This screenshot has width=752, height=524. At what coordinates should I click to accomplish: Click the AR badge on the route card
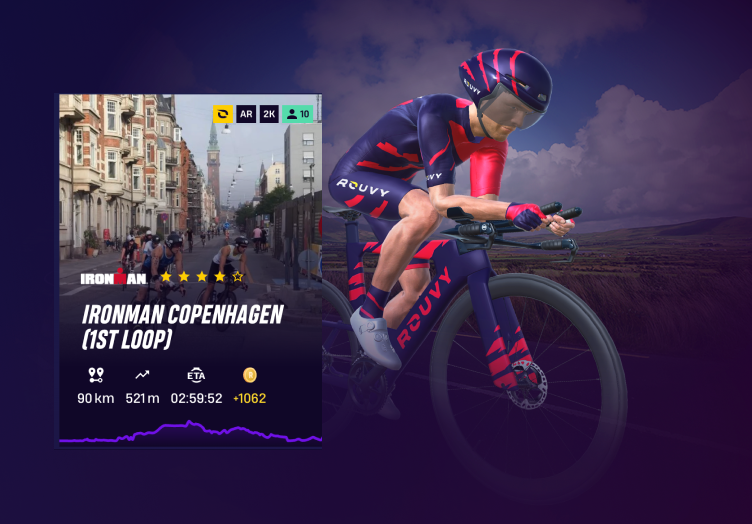[246, 114]
